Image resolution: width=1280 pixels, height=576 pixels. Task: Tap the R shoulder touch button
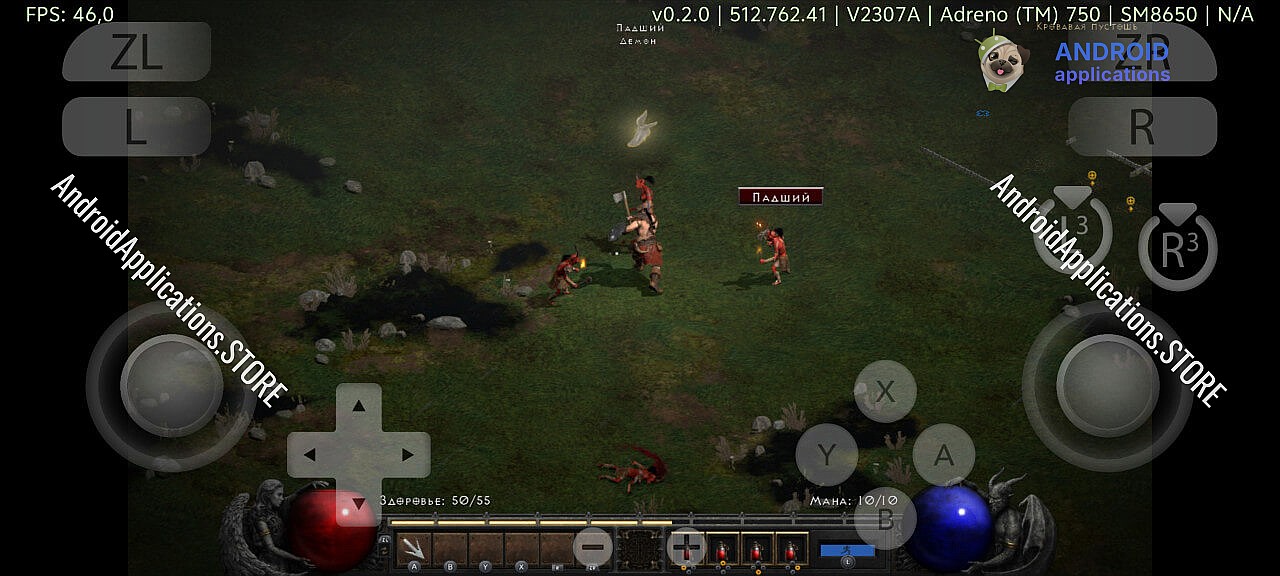(x=1142, y=127)
